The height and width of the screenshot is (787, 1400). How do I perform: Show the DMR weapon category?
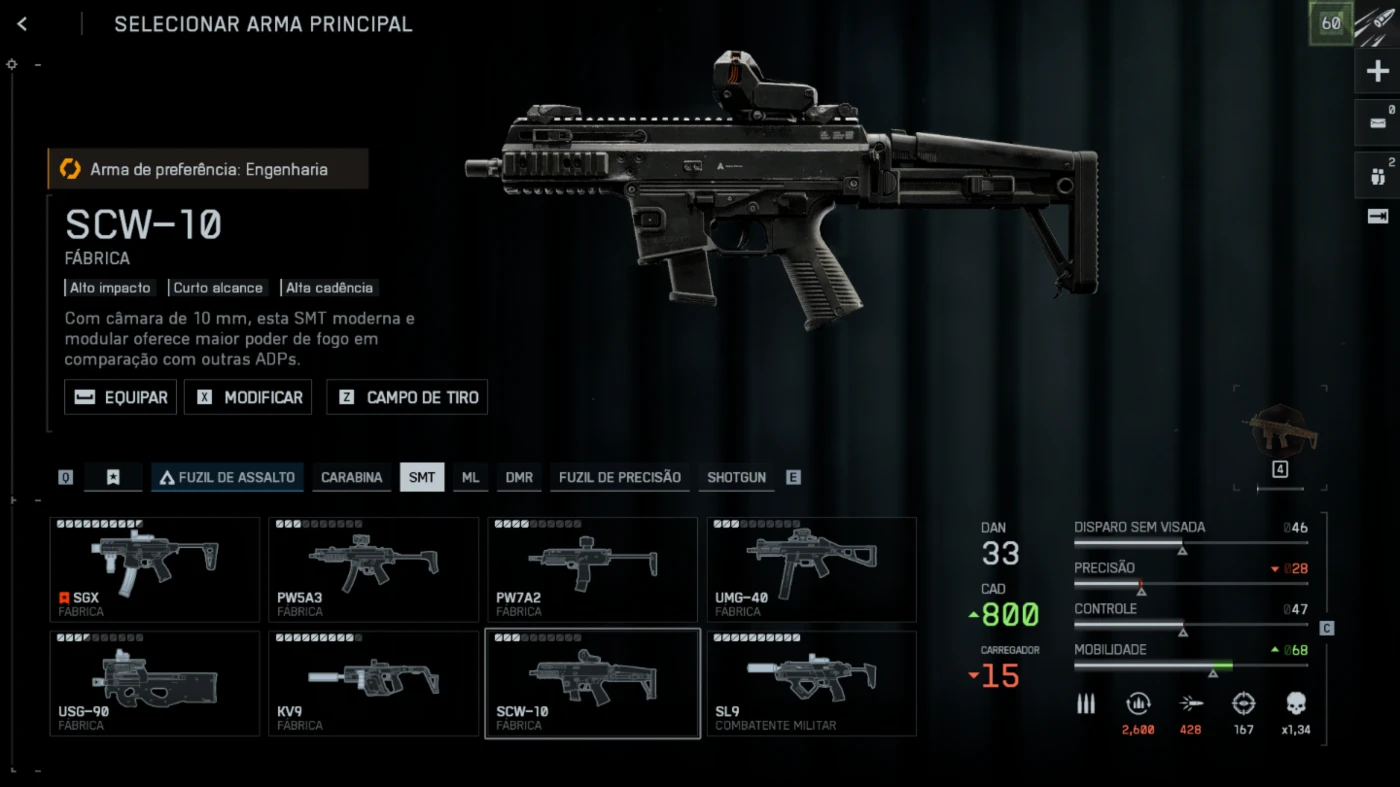point(519,477)
